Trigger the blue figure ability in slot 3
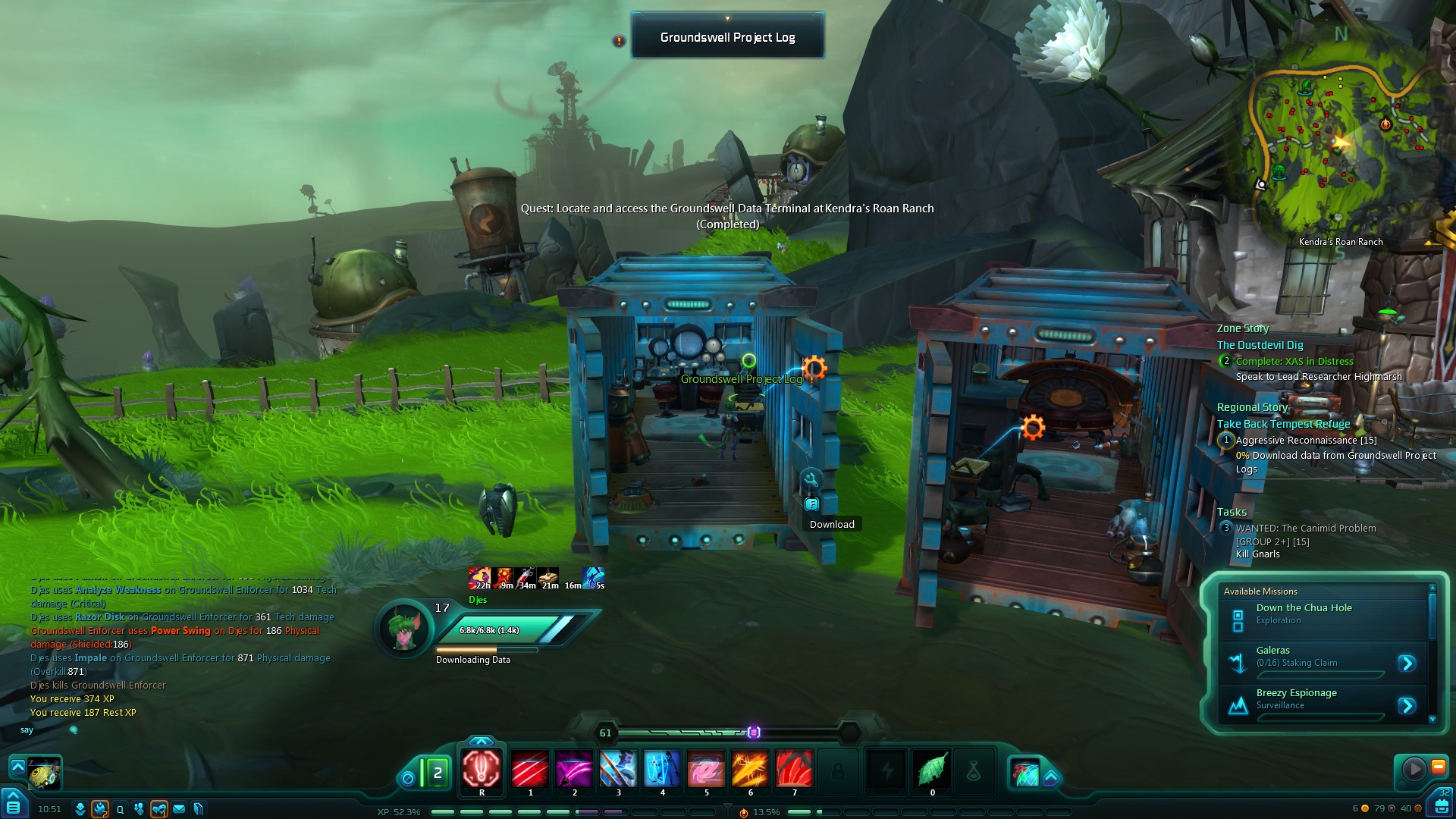Viewport: 1456px width, 819px height. (x=618, y=769)
